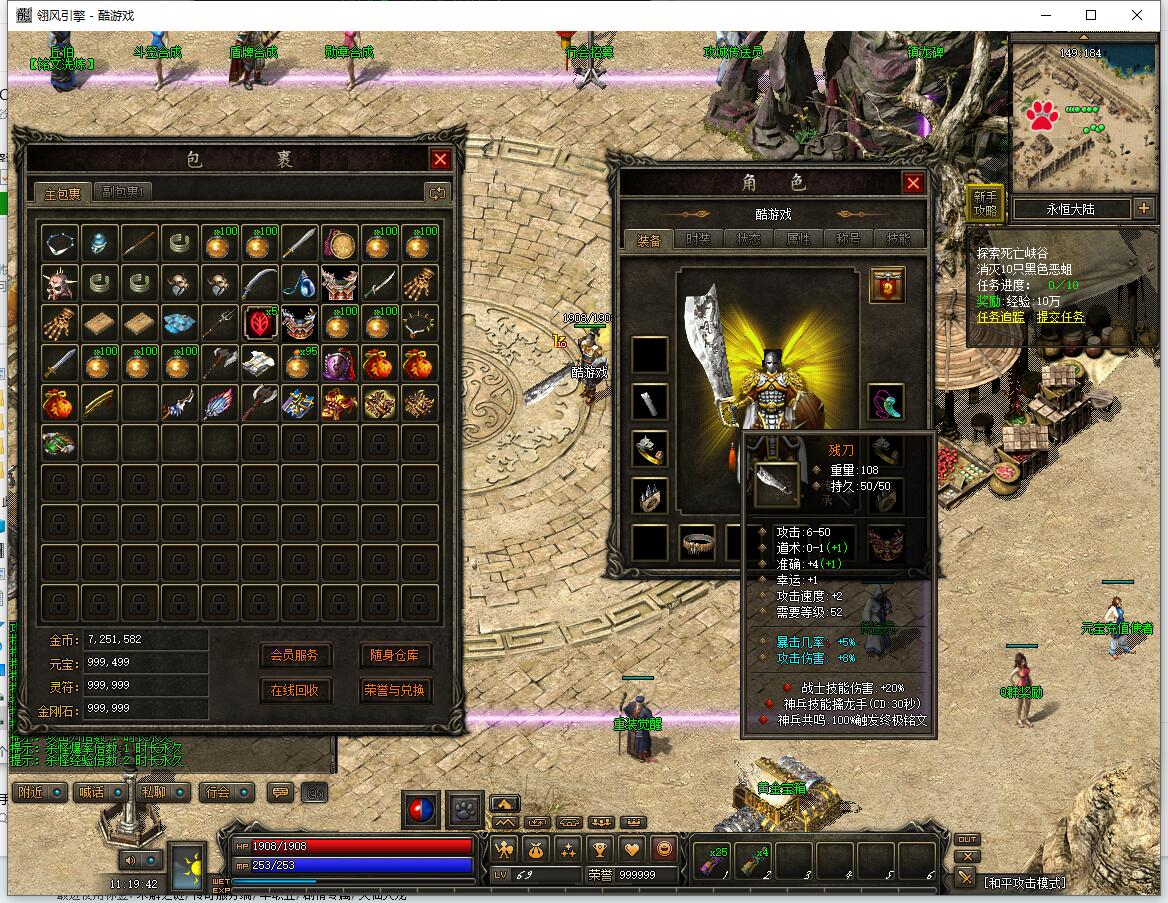Select the red leaf emblem item slot
Viewport: 1168px width, 903px height.
(x=260, y=323)
